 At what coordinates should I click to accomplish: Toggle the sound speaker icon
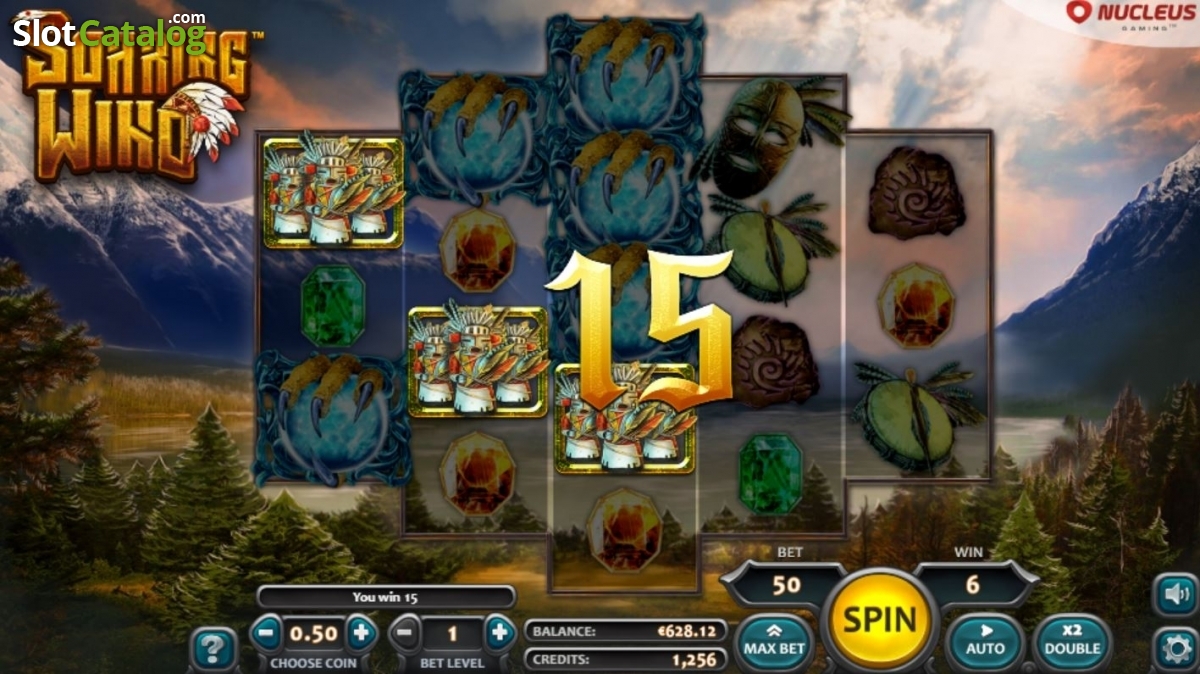pos(1174,595)
